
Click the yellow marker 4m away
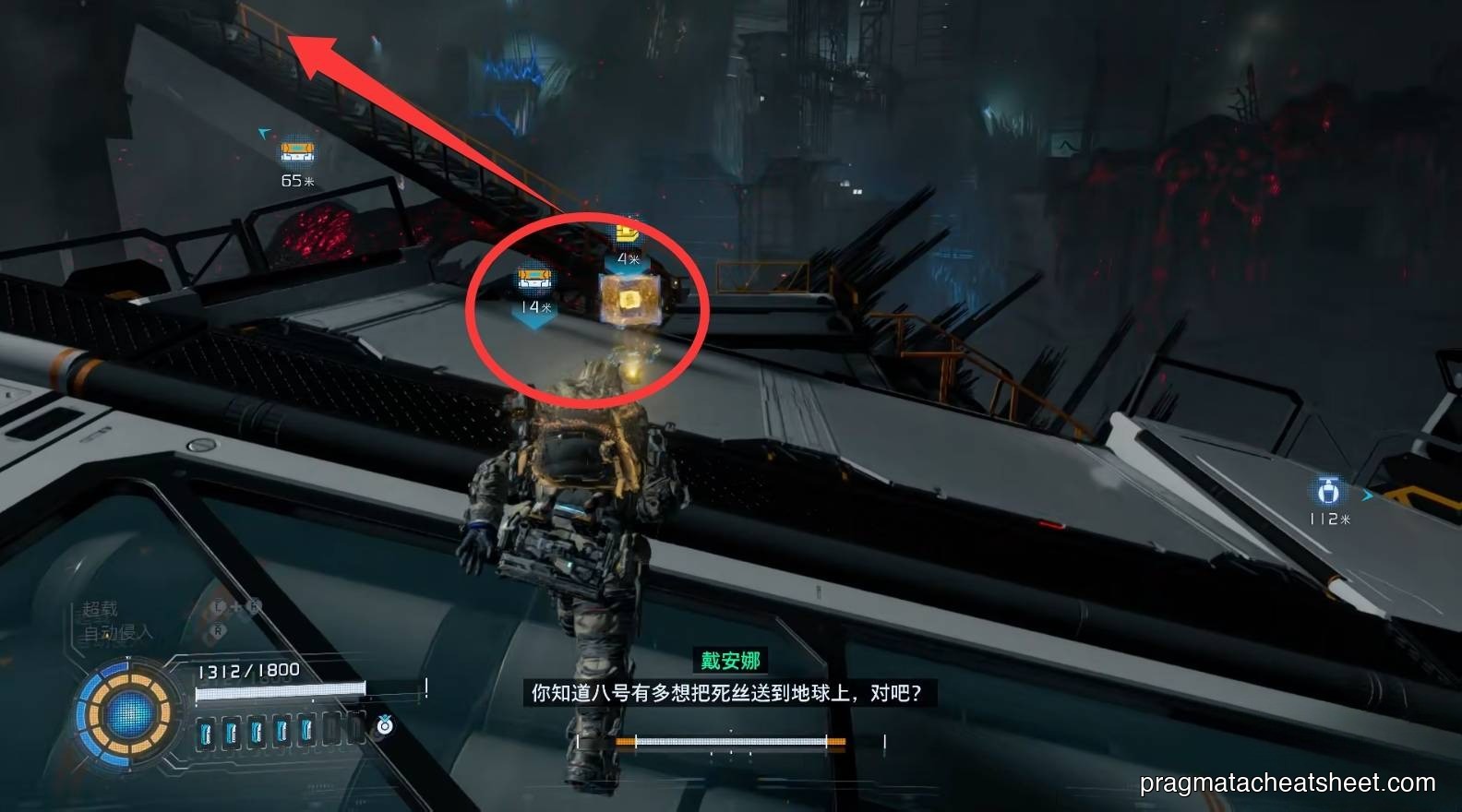coord(628,233)
